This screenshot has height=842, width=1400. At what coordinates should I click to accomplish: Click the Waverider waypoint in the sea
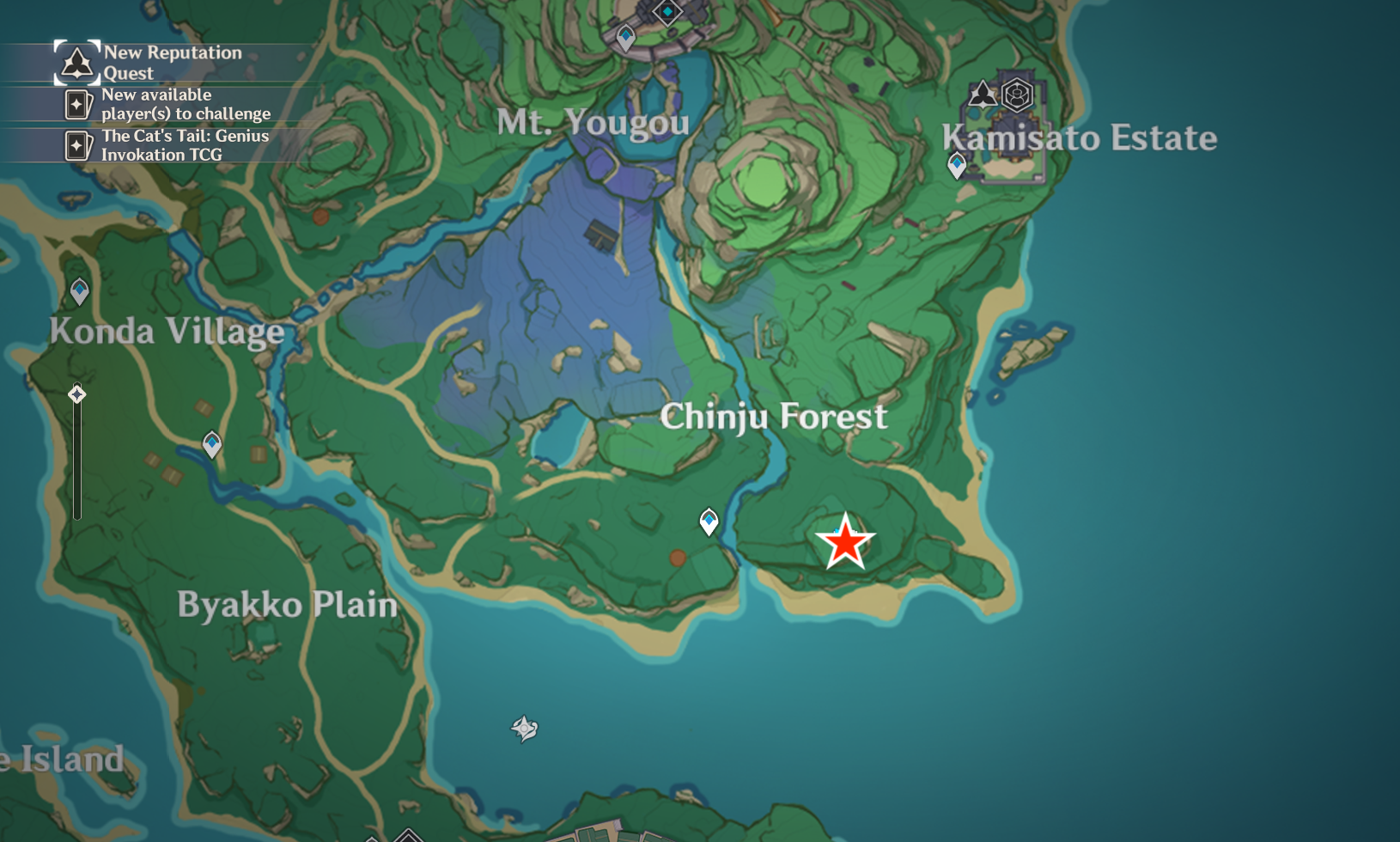[x=524, y=727]
